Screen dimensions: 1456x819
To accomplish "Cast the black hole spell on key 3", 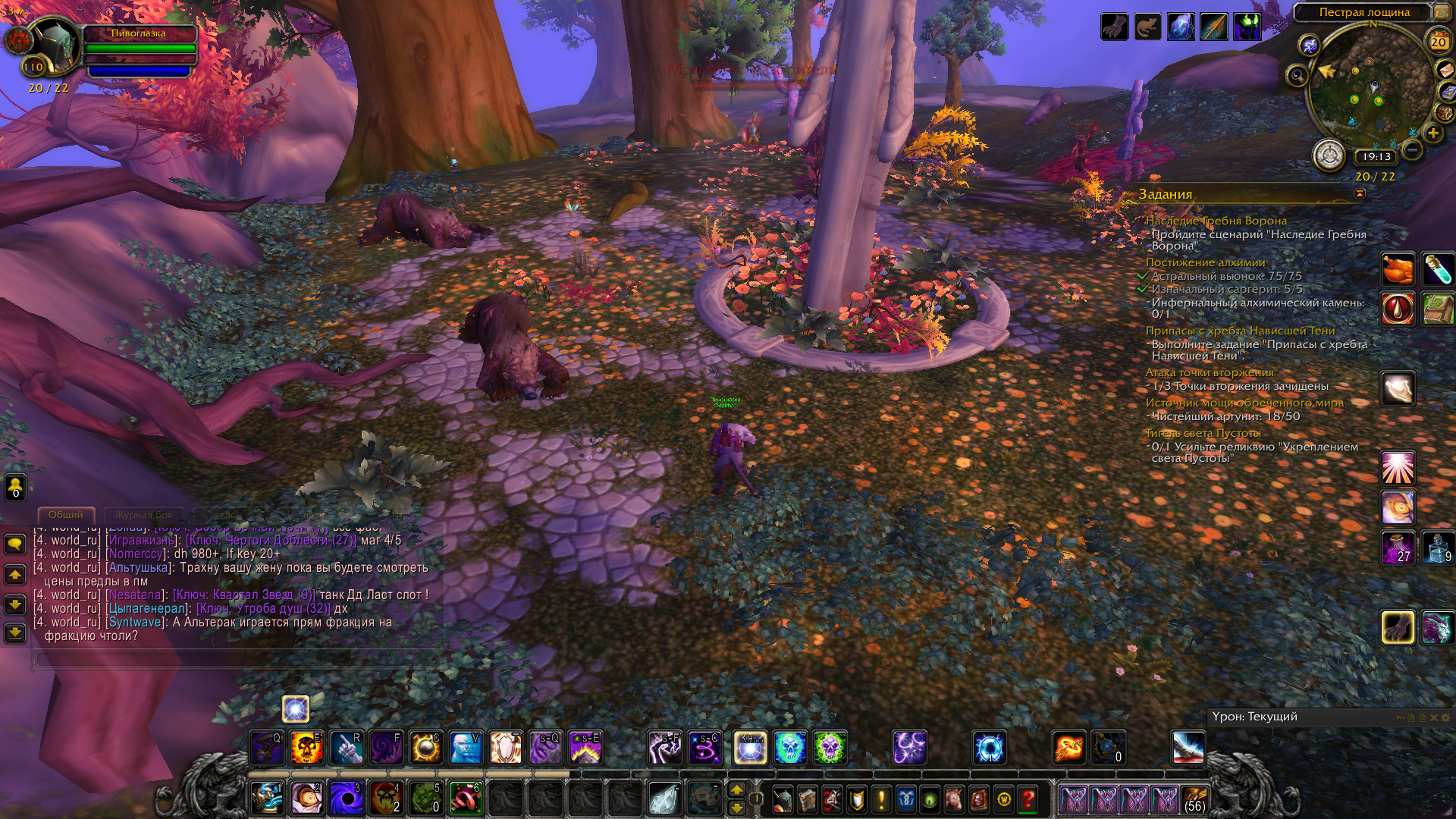I will [347, 799].
